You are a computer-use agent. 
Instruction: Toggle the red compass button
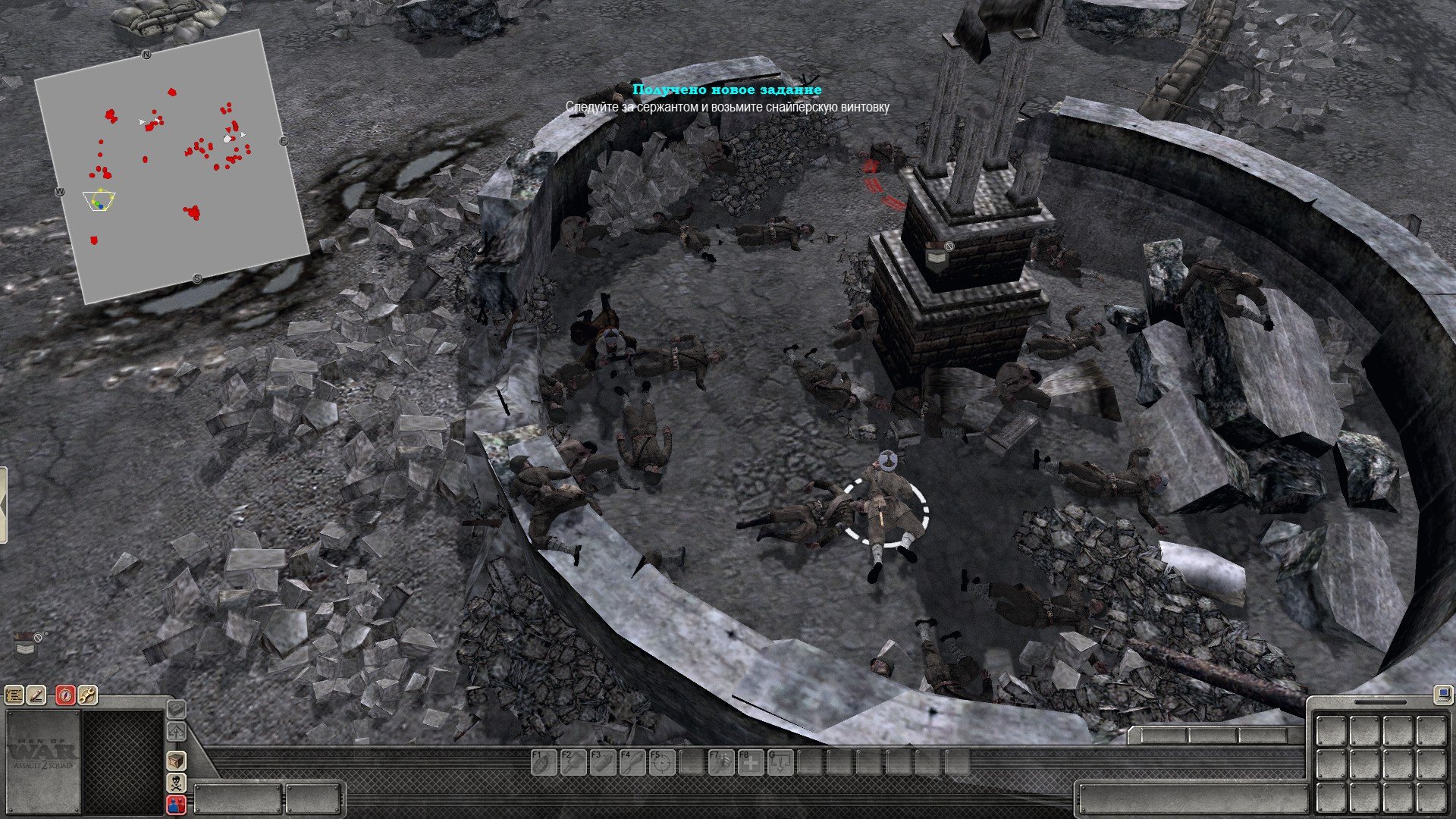(66, 695)
